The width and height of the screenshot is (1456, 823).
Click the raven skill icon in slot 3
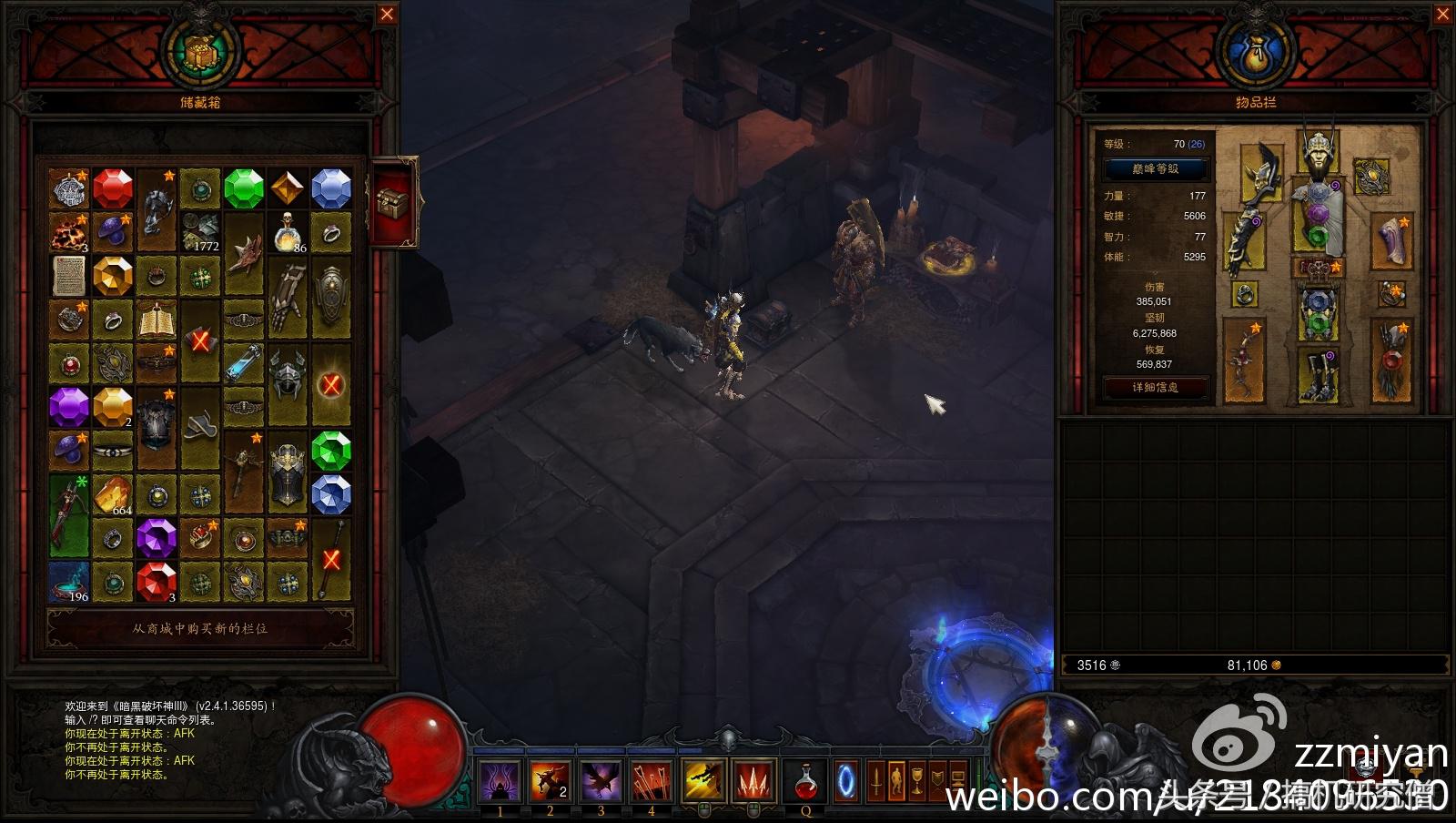(601, 778)
